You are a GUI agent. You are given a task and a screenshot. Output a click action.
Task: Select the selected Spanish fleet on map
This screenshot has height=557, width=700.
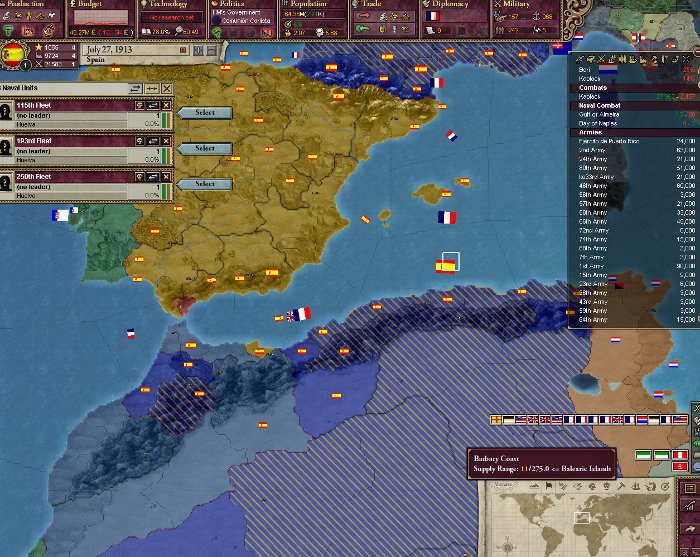pos(447,265)
